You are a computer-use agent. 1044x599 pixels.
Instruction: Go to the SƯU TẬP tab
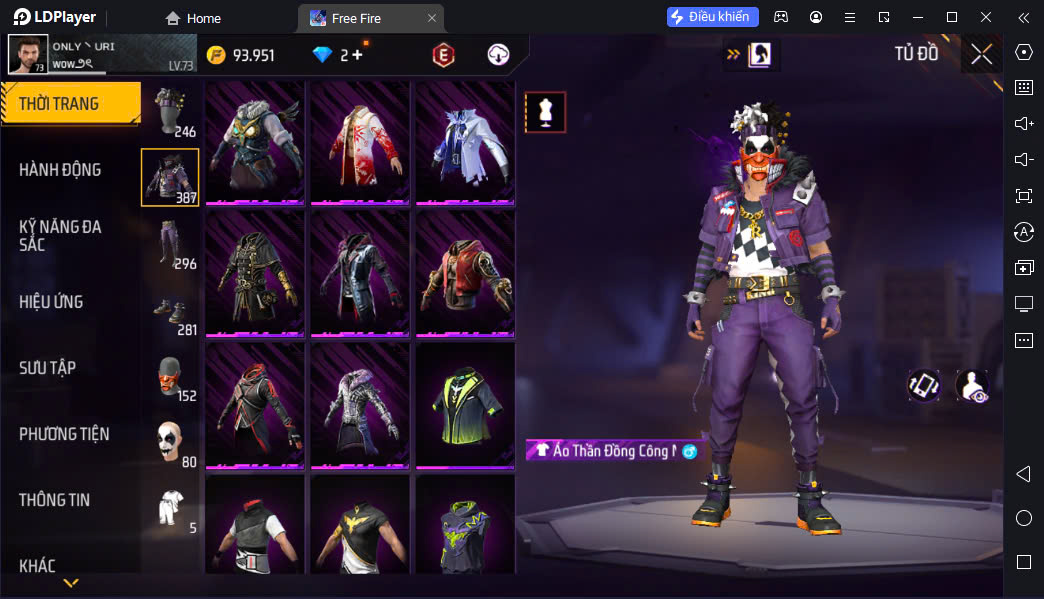(47, 368)
